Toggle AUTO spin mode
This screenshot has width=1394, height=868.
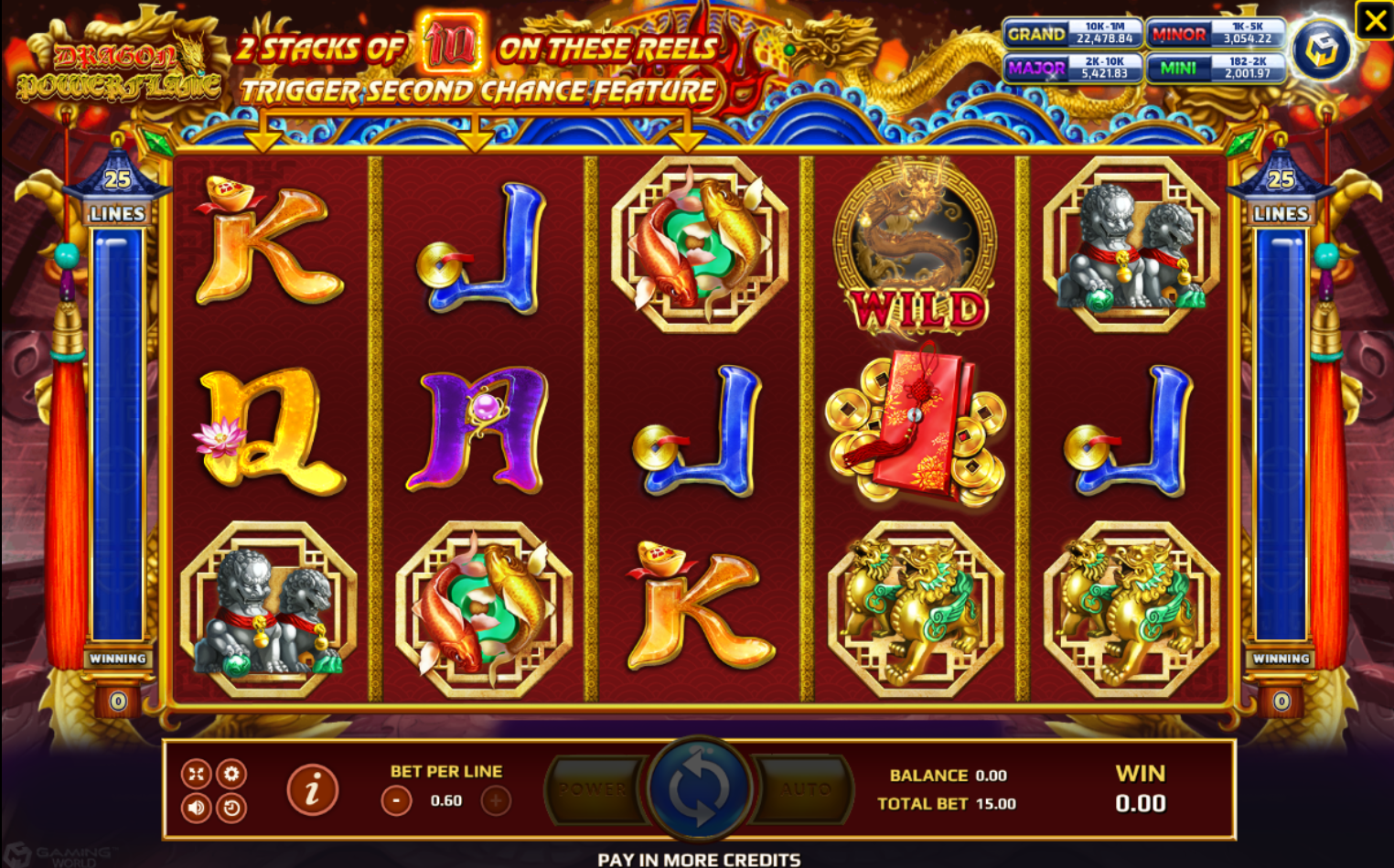coord(807,788)
